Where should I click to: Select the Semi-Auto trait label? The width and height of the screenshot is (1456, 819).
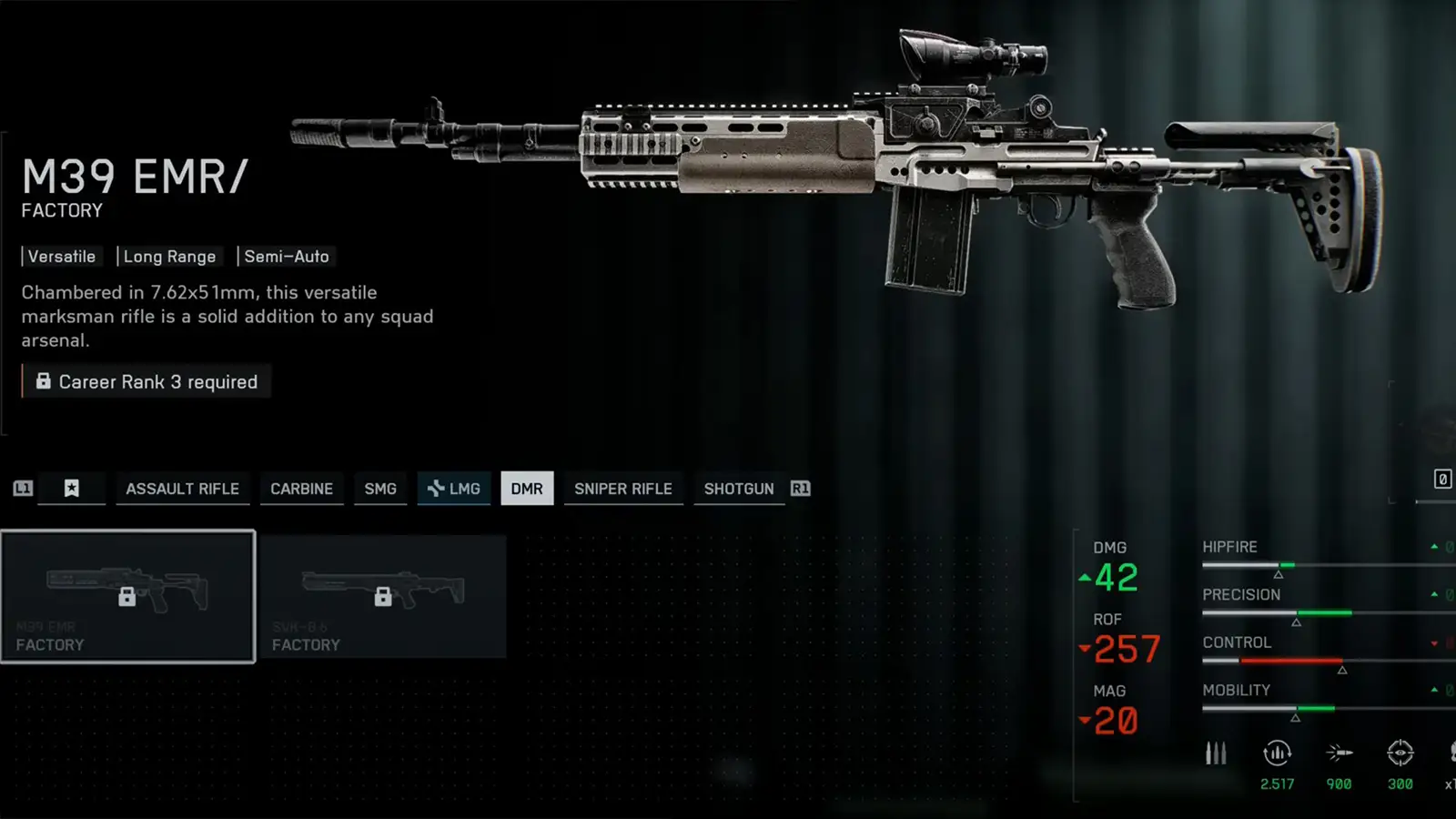(x=287, y=256)
